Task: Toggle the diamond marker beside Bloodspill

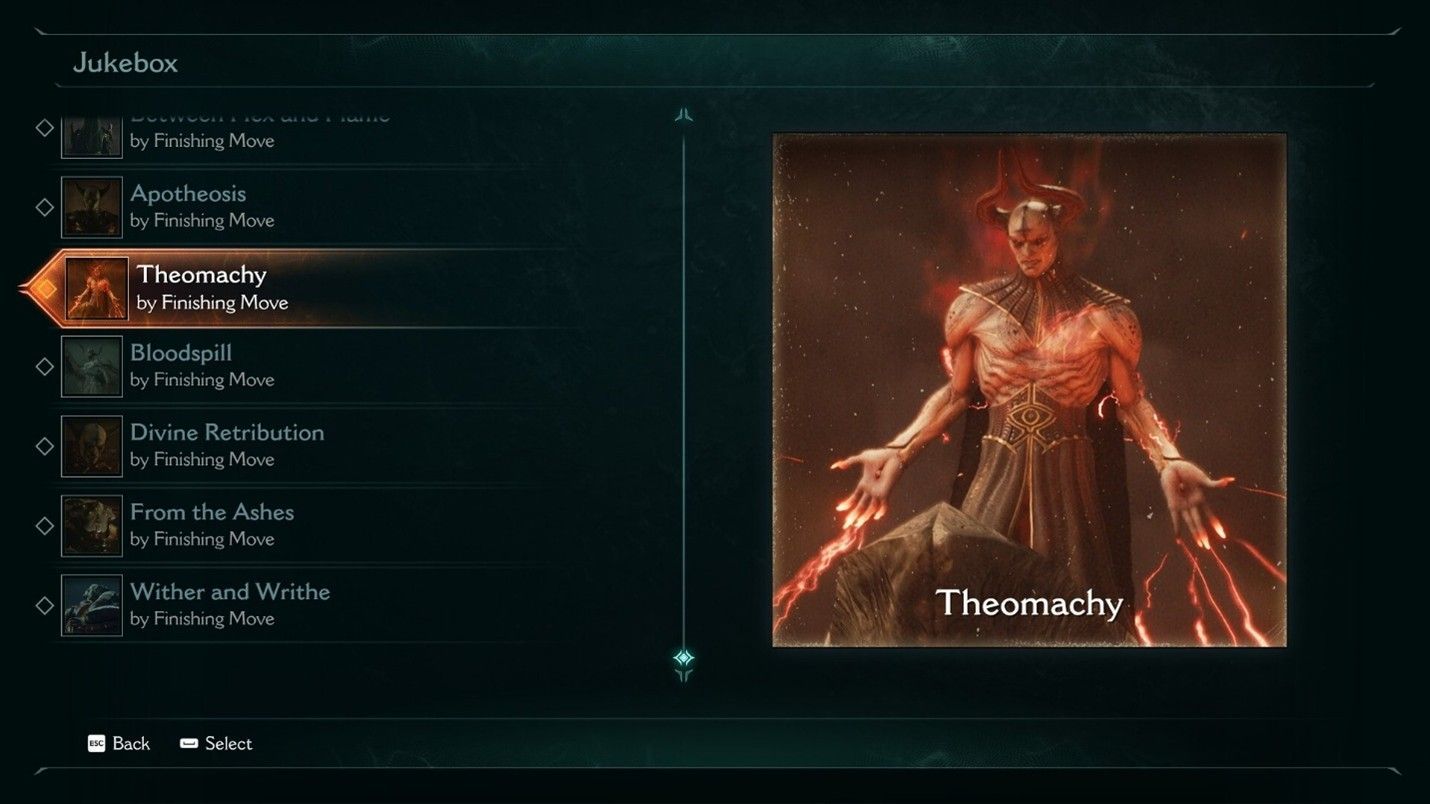Action: (44, 366)
